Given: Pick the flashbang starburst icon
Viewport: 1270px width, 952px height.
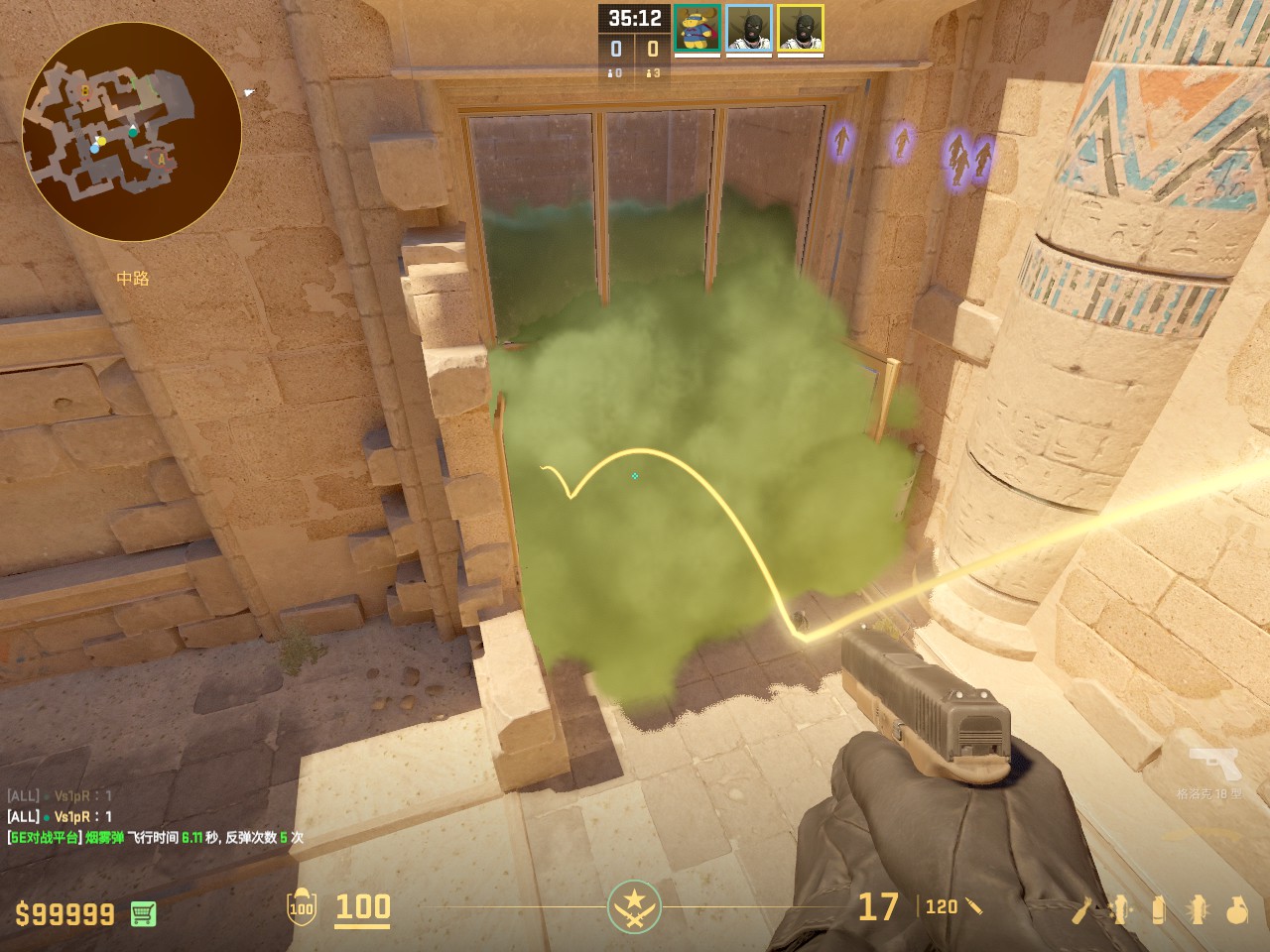Looking at the screenshot, I should coord(1198,909).
